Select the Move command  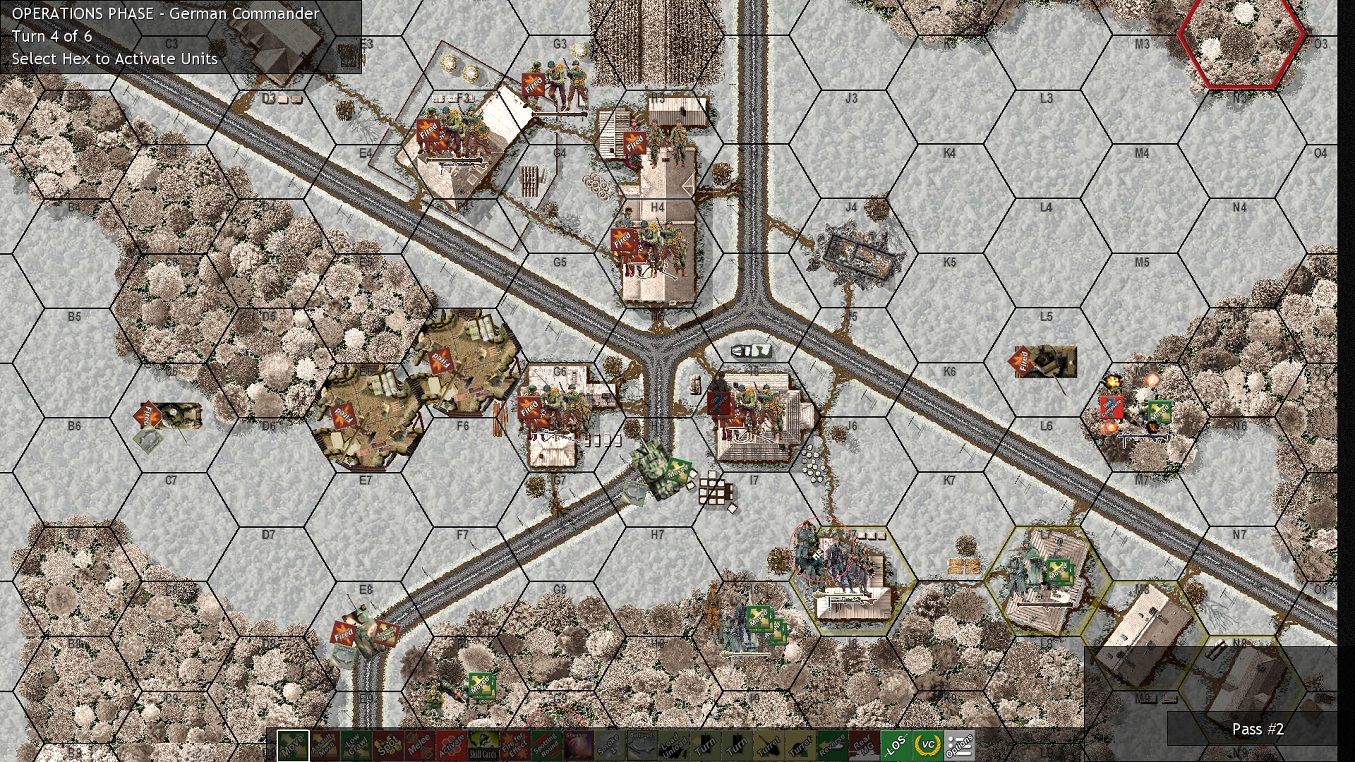tap(291, 745)
